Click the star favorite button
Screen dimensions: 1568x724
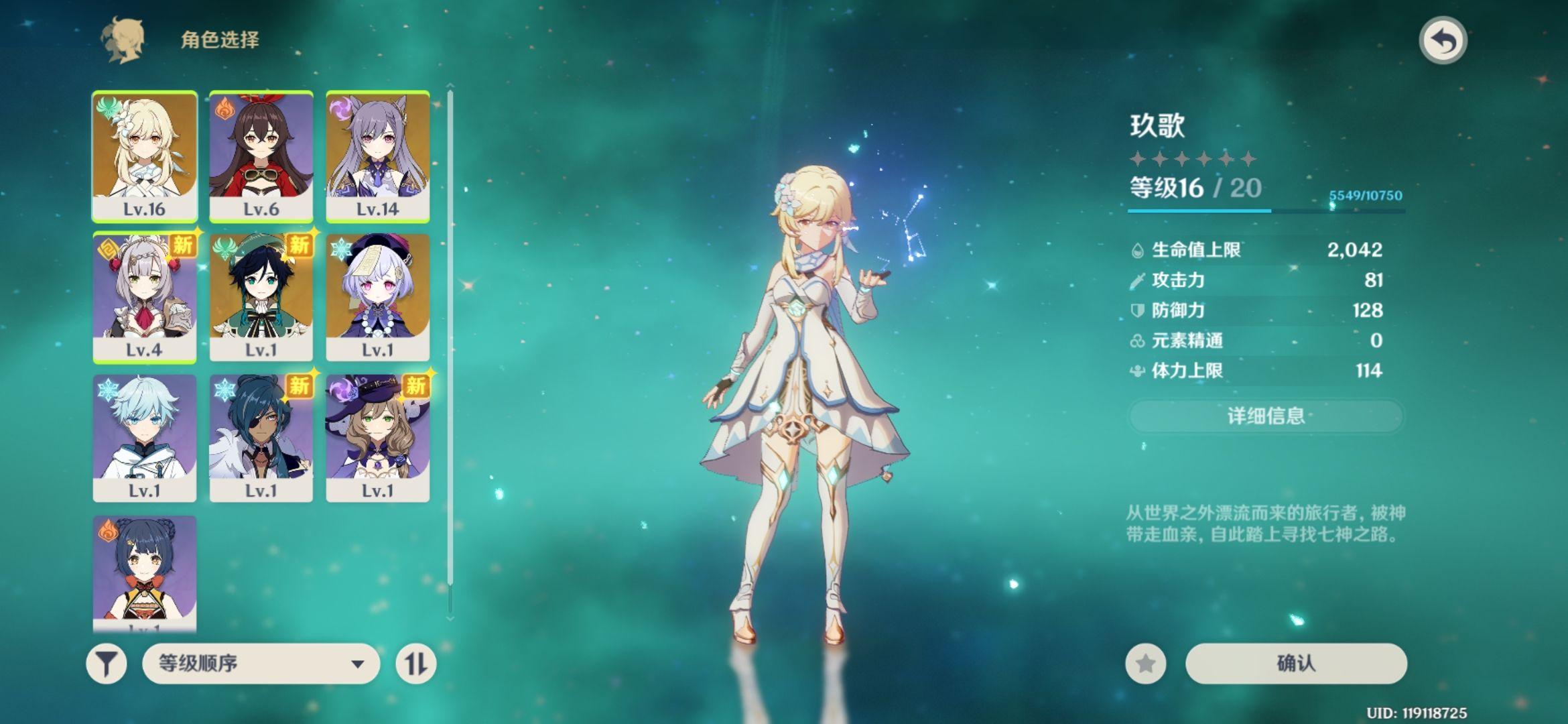(x=1146, y=664)
